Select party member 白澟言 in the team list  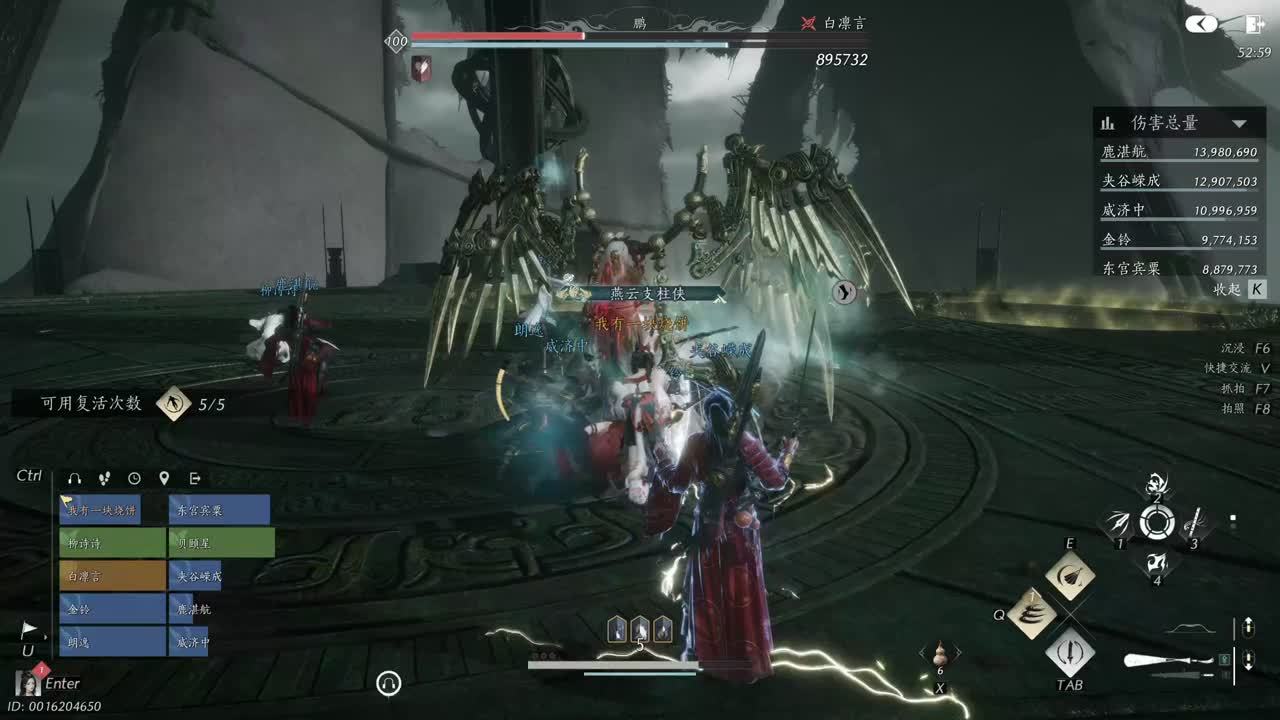[112, 576]
